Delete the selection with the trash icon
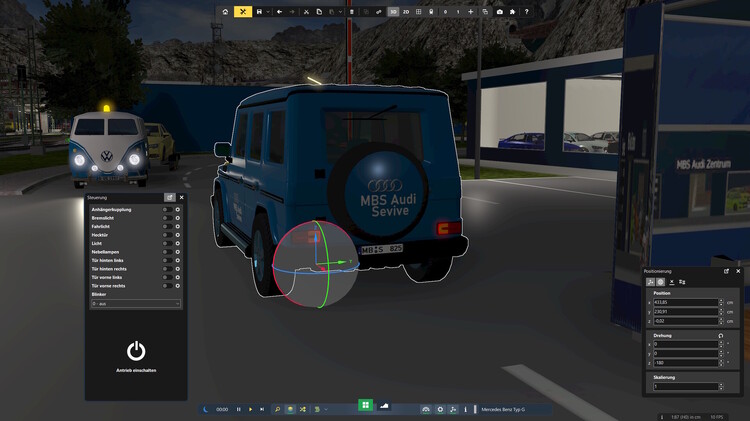 351,11
